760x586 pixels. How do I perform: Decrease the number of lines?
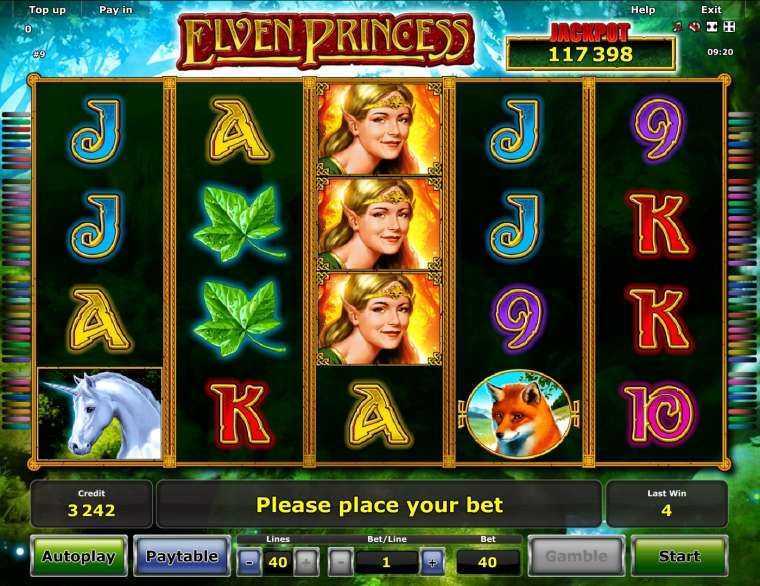pyautogui.click(x=250, y=561)
